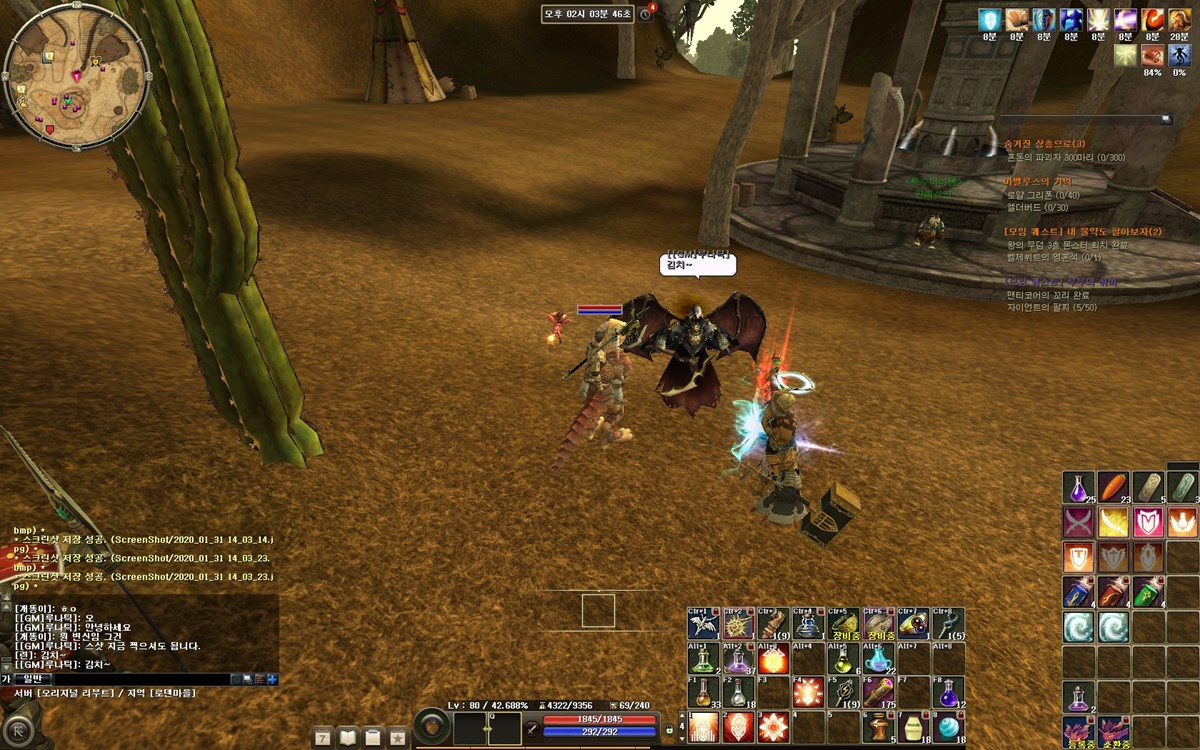The width and height of the screenshot is (1200, 750).
Task: Open the star menu icon
Action: pyautogui.click(x=398, y=737)
